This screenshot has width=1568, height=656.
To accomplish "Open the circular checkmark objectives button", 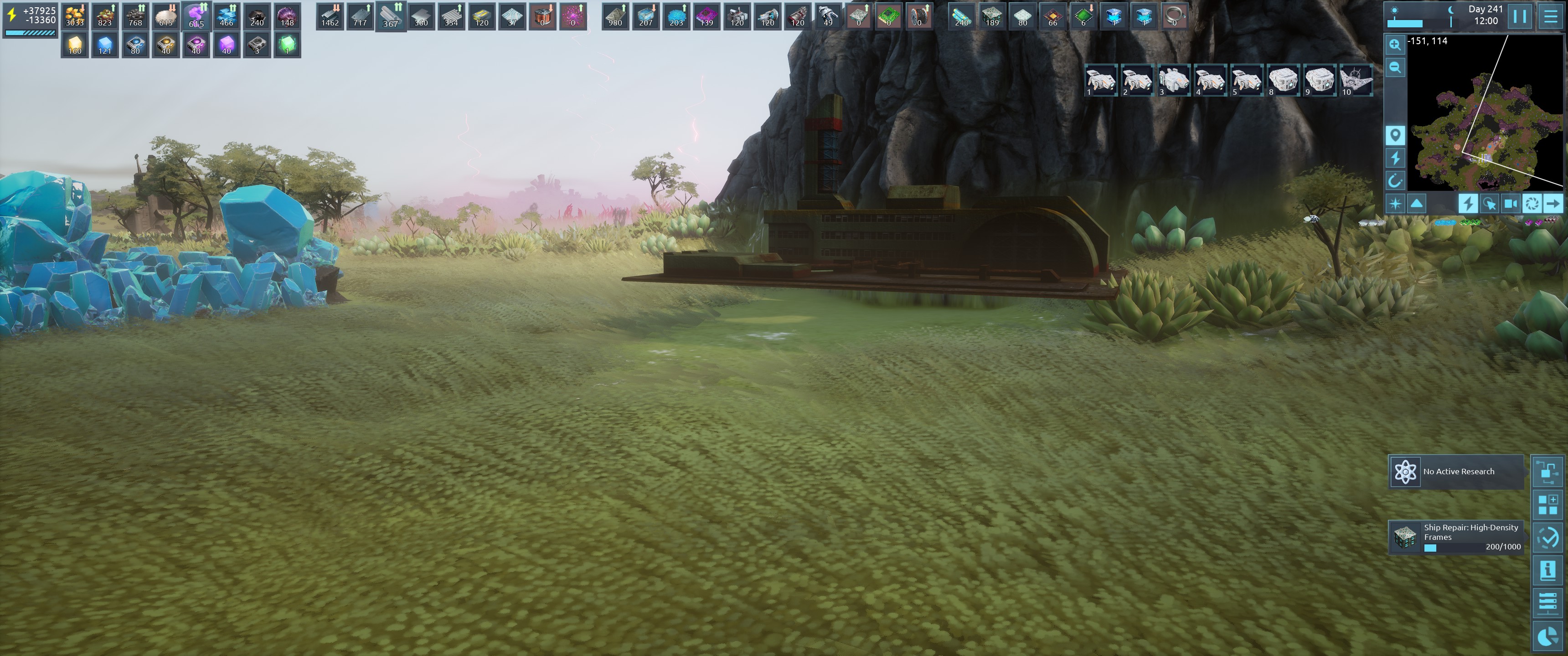I will (1547, 538).
